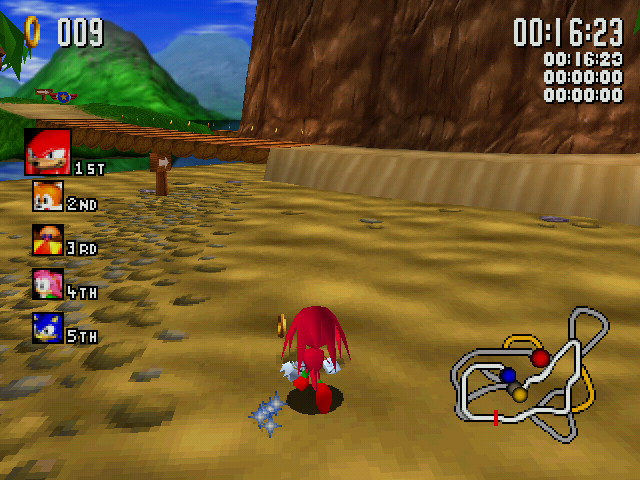
Task: Click Tails' 2nd place portrait
Action: click(47, 196)
